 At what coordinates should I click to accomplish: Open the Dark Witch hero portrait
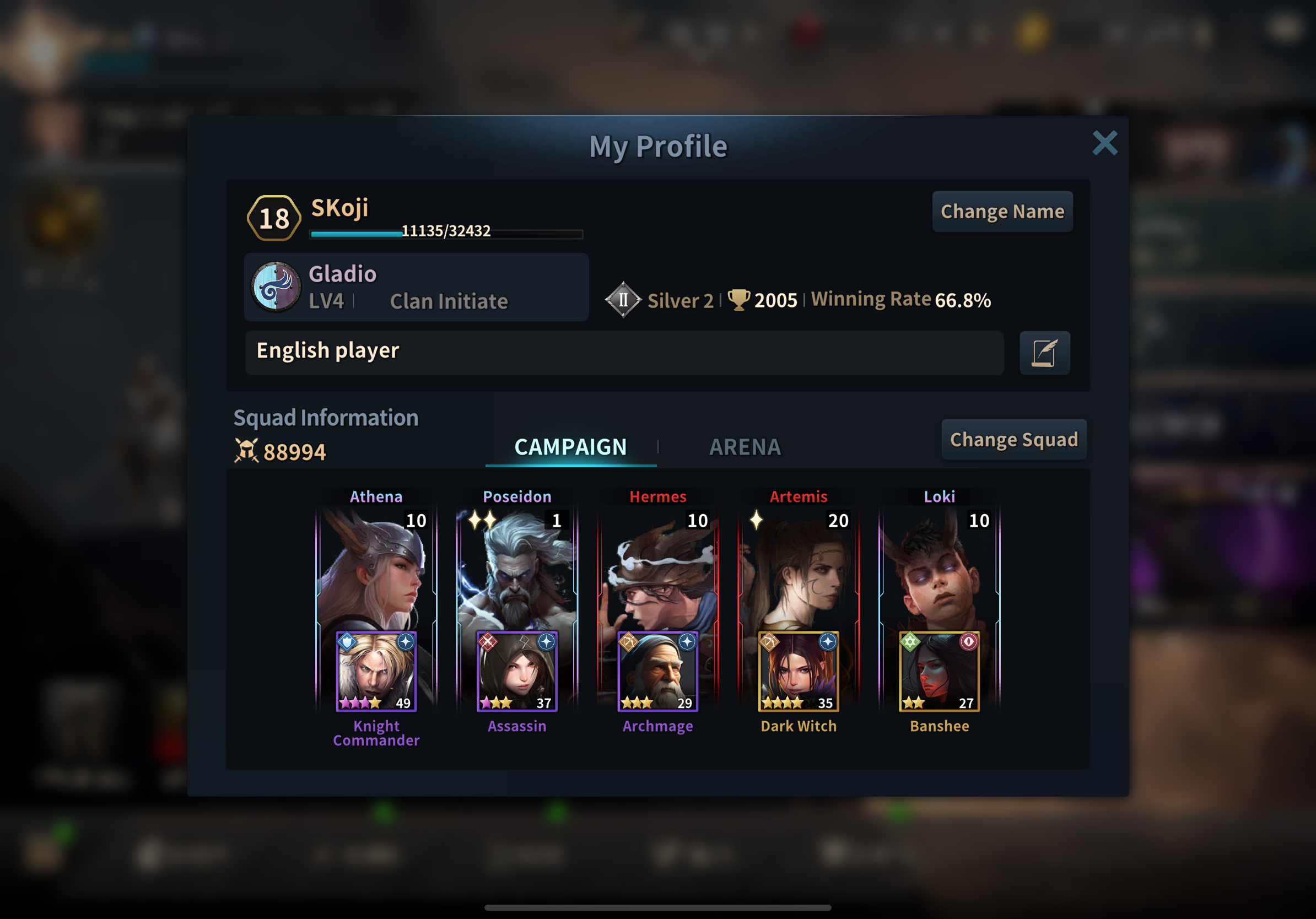[x=799, y=671]
